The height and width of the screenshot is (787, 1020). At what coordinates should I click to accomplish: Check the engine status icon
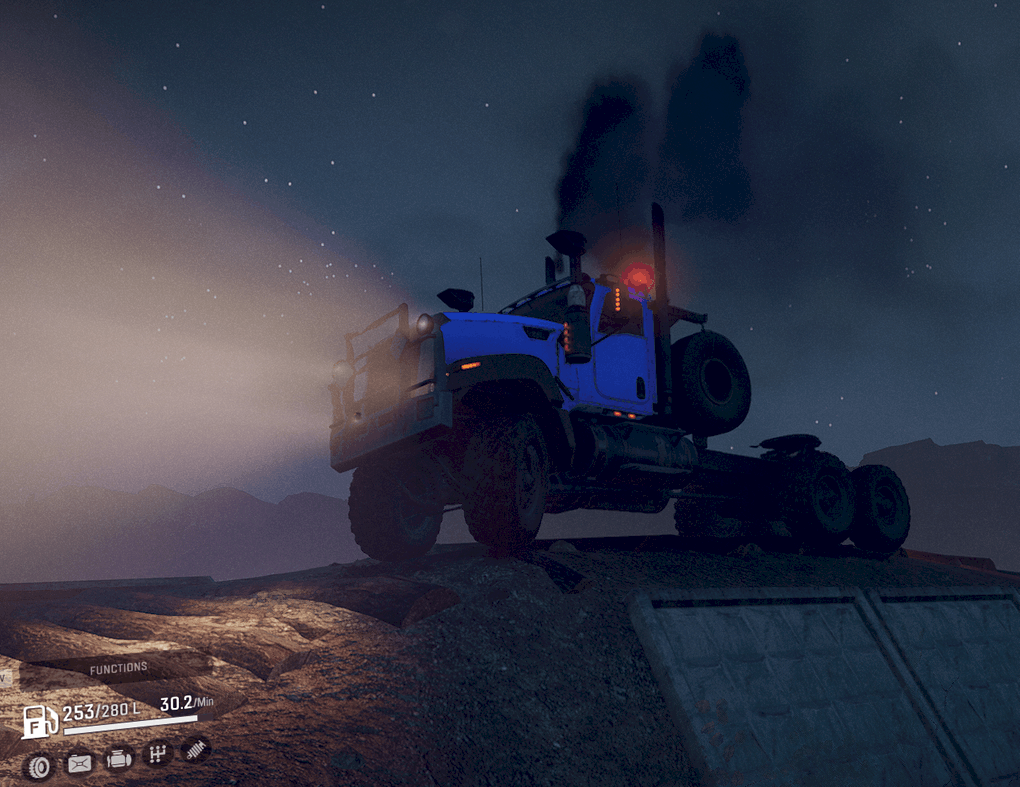coord(118,759)
